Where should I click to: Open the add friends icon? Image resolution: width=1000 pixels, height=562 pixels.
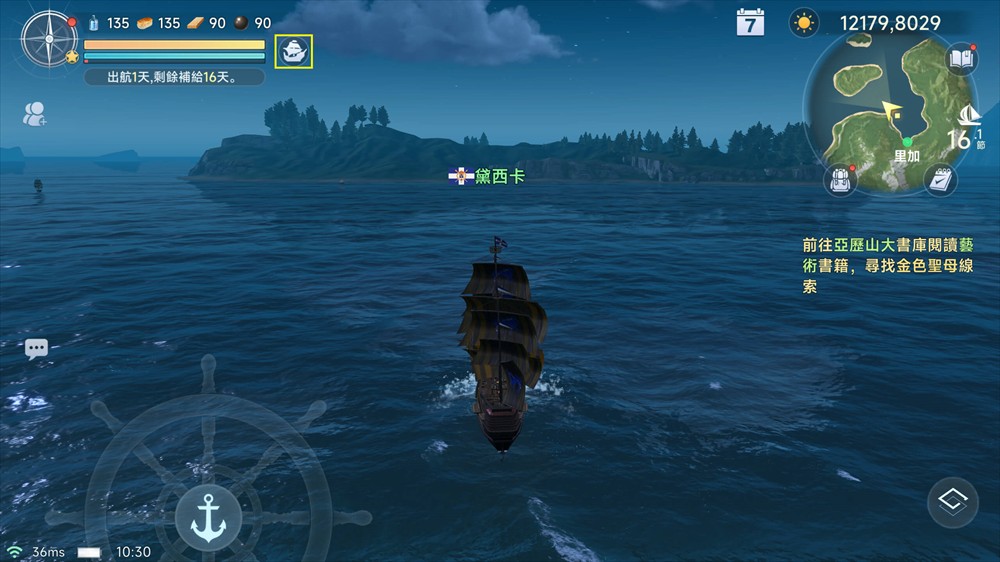[x=35, y=114]
